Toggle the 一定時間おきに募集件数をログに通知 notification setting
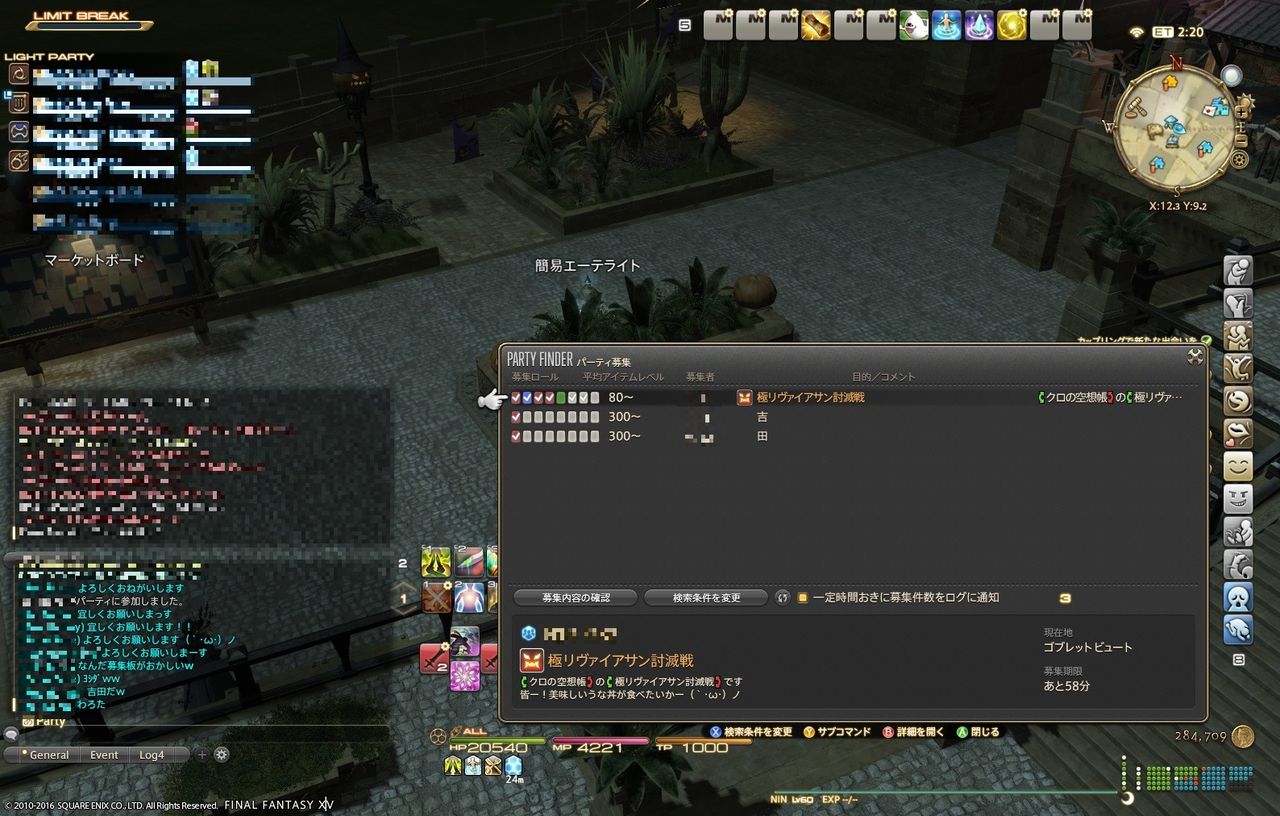 pyautogui.click(x=803, y=597)
